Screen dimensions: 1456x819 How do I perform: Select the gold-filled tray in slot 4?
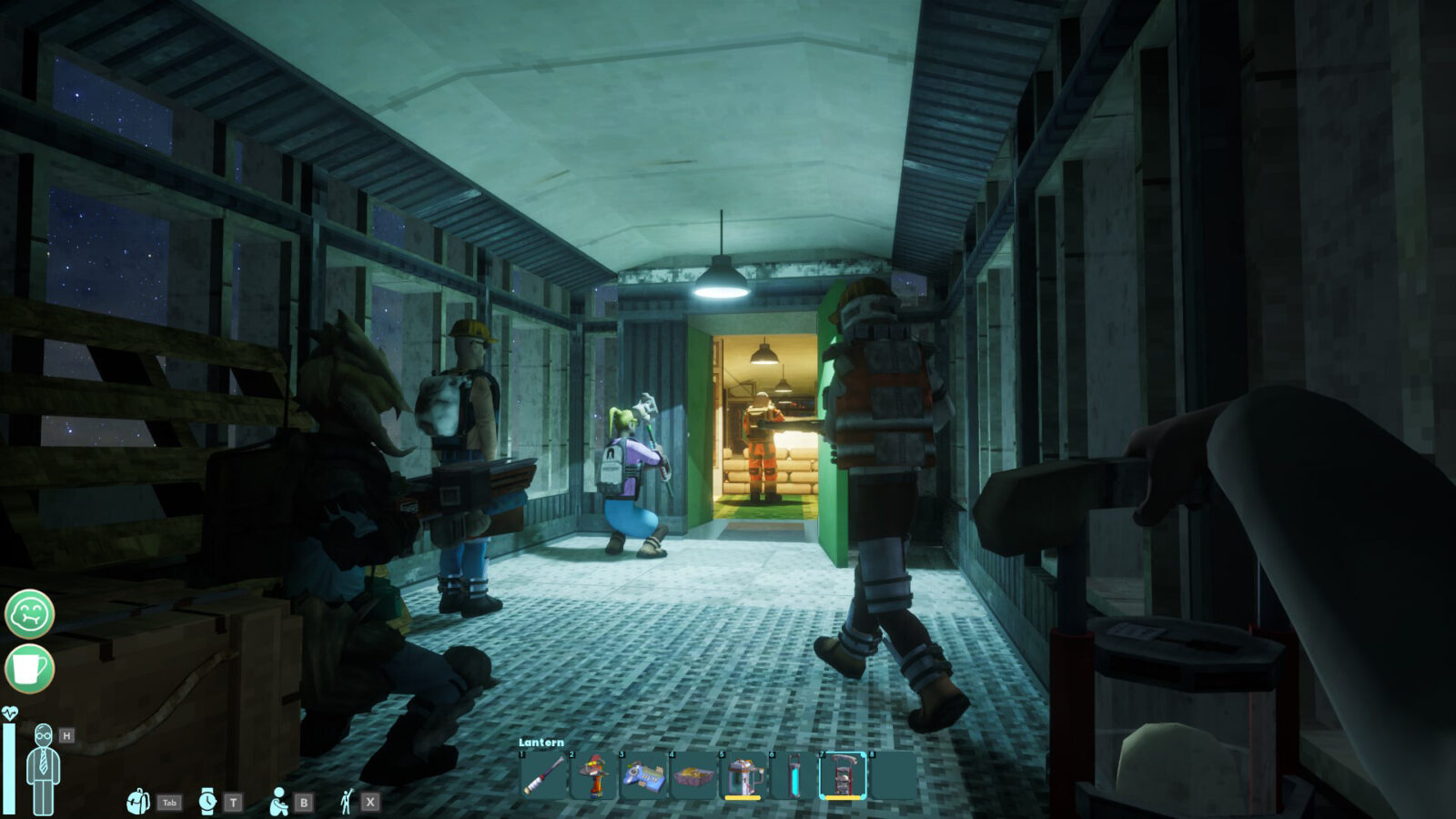pos(693,776)
